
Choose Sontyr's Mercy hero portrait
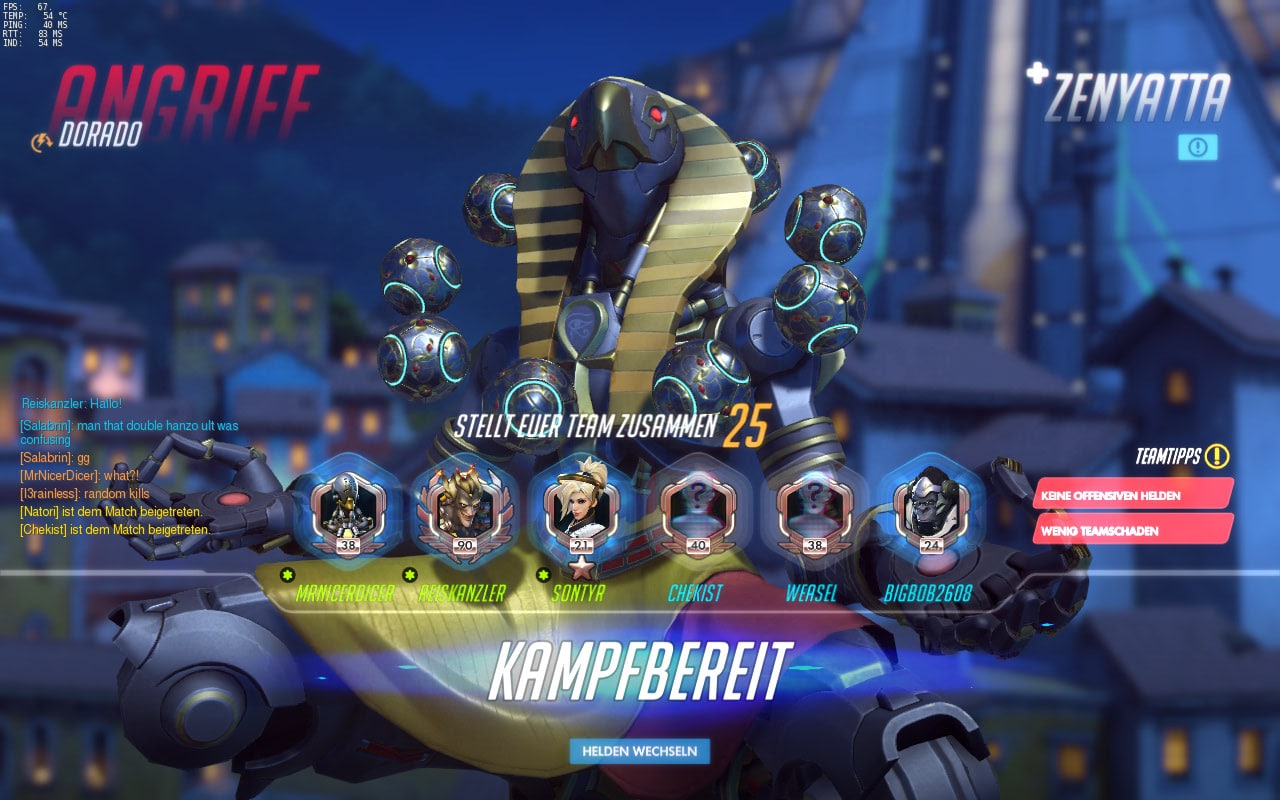[x=581, y=510]
